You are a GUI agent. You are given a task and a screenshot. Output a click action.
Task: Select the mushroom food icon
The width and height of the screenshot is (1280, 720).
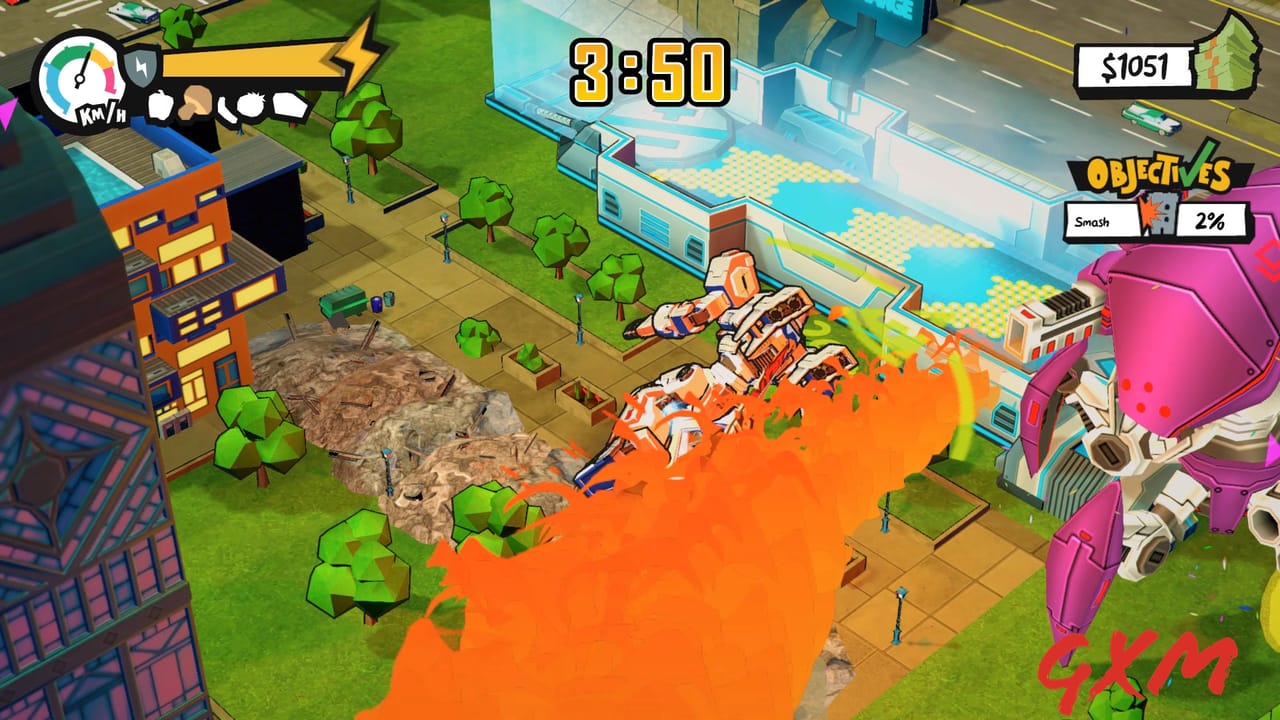click(195, 103)
